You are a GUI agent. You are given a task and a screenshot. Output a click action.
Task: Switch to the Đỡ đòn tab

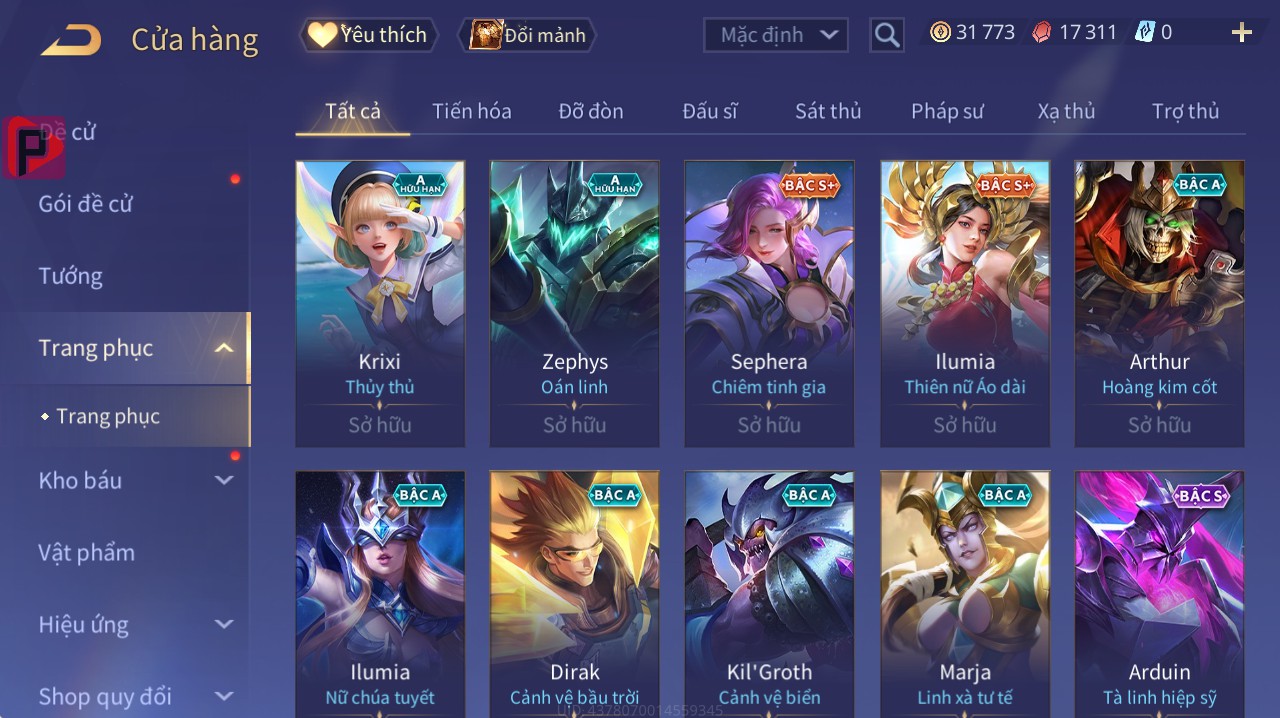[590, 111]
